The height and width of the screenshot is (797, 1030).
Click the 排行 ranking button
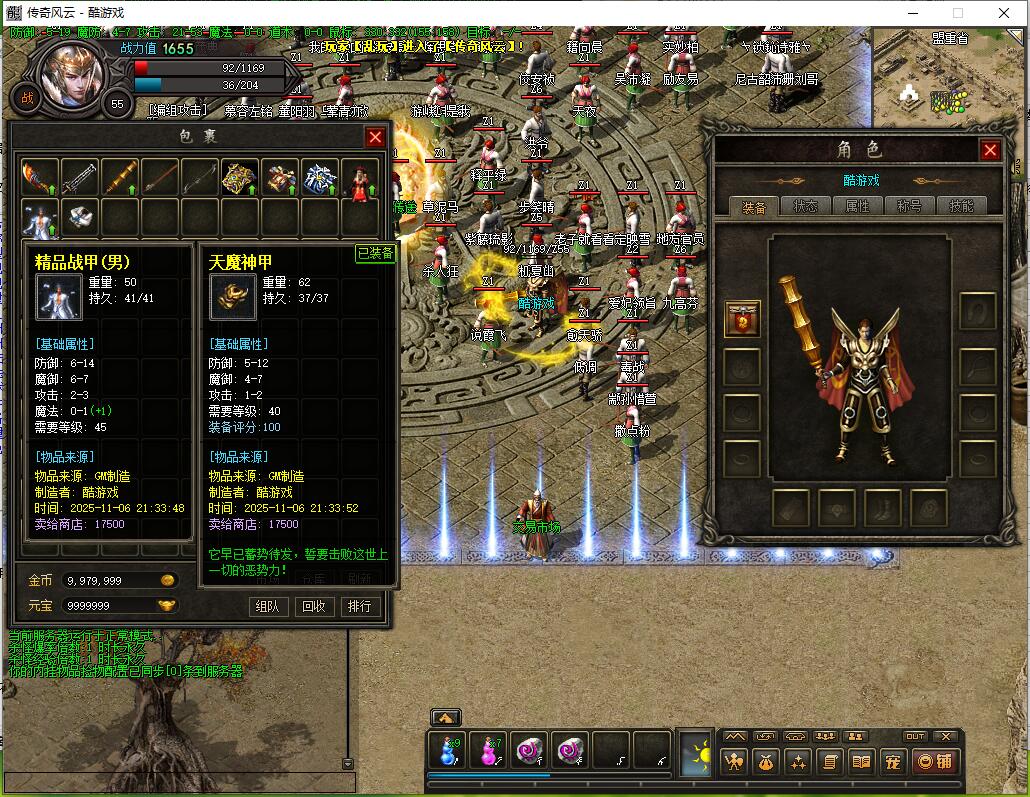[359, 606]
